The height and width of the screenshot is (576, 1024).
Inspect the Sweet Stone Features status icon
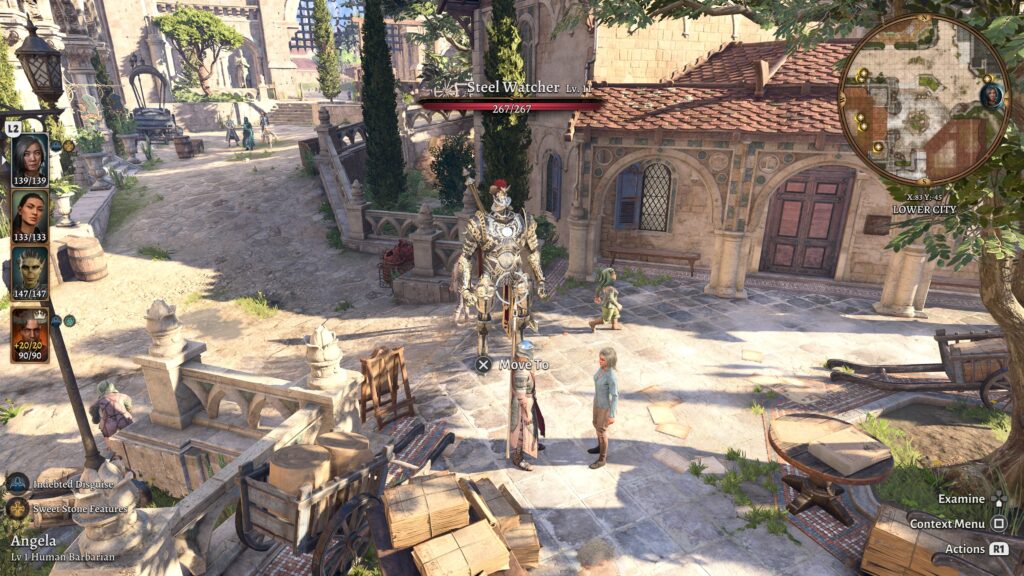pos(18,508)
